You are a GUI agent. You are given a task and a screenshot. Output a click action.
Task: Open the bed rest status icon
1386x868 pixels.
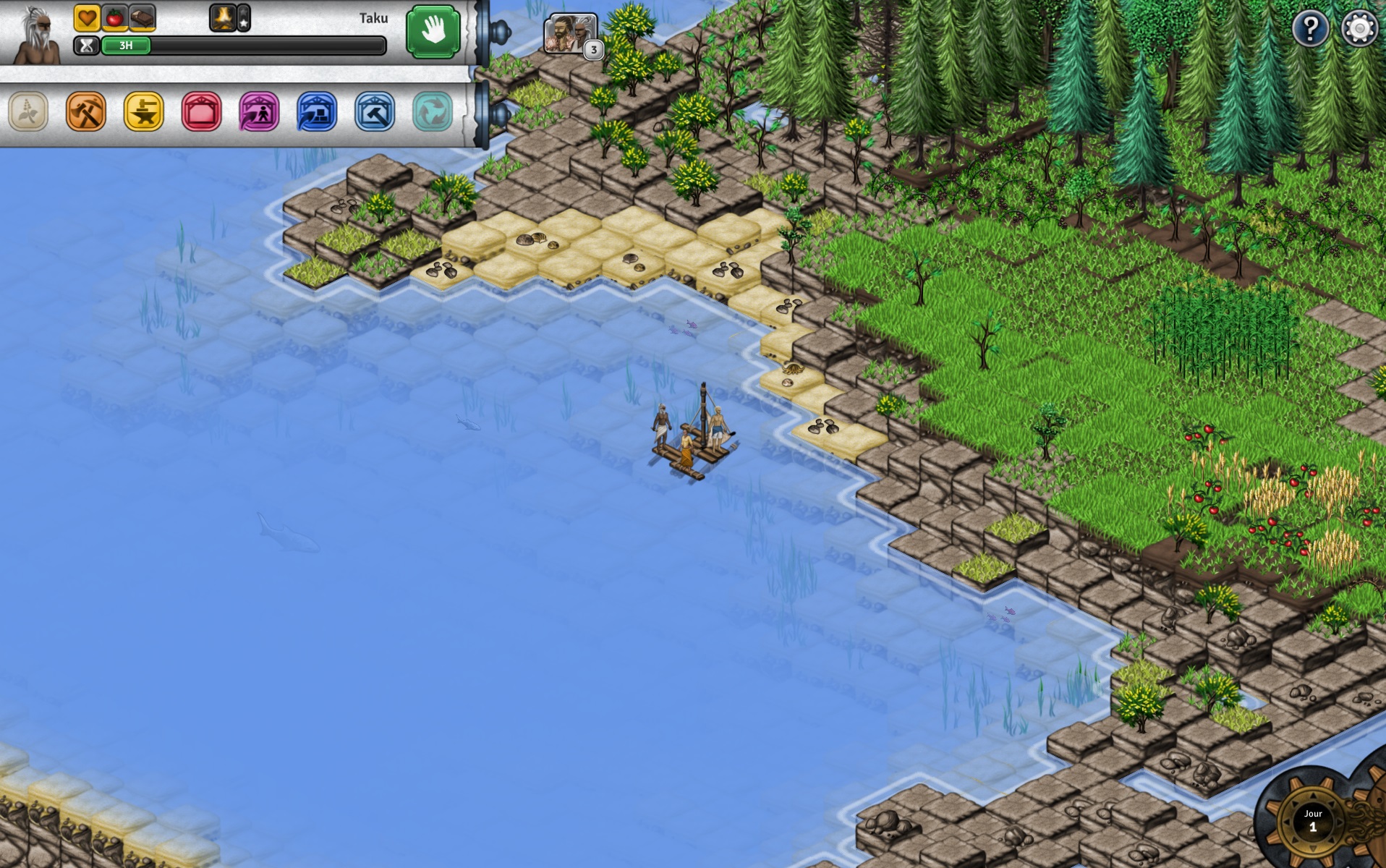point(143,18)
